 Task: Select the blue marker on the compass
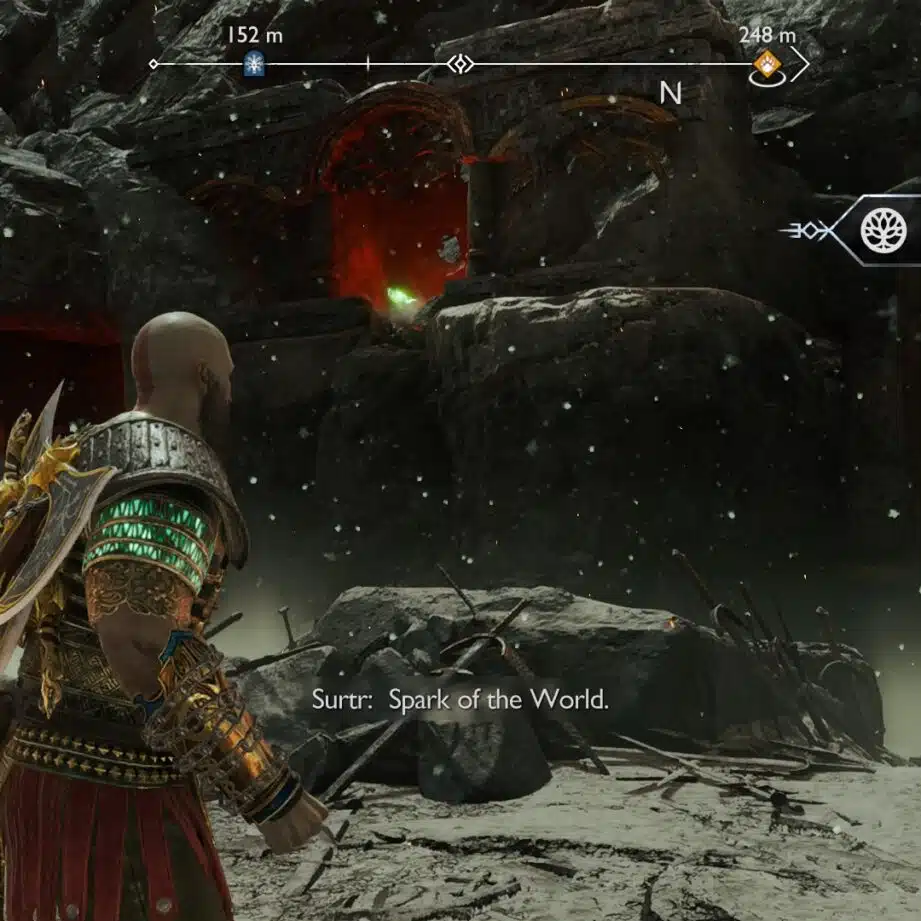(253, 65)
